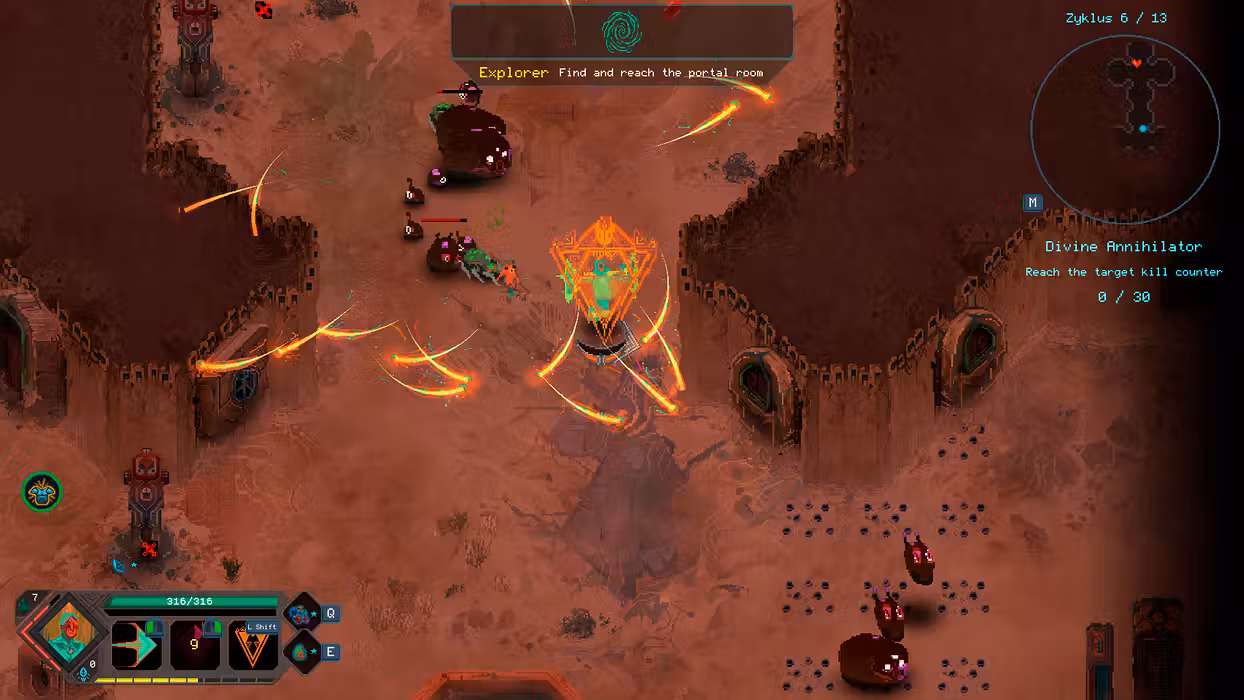Click the red heart marker on minimap
This screenshot has width=1244, height=700.
coord(1137,63)
